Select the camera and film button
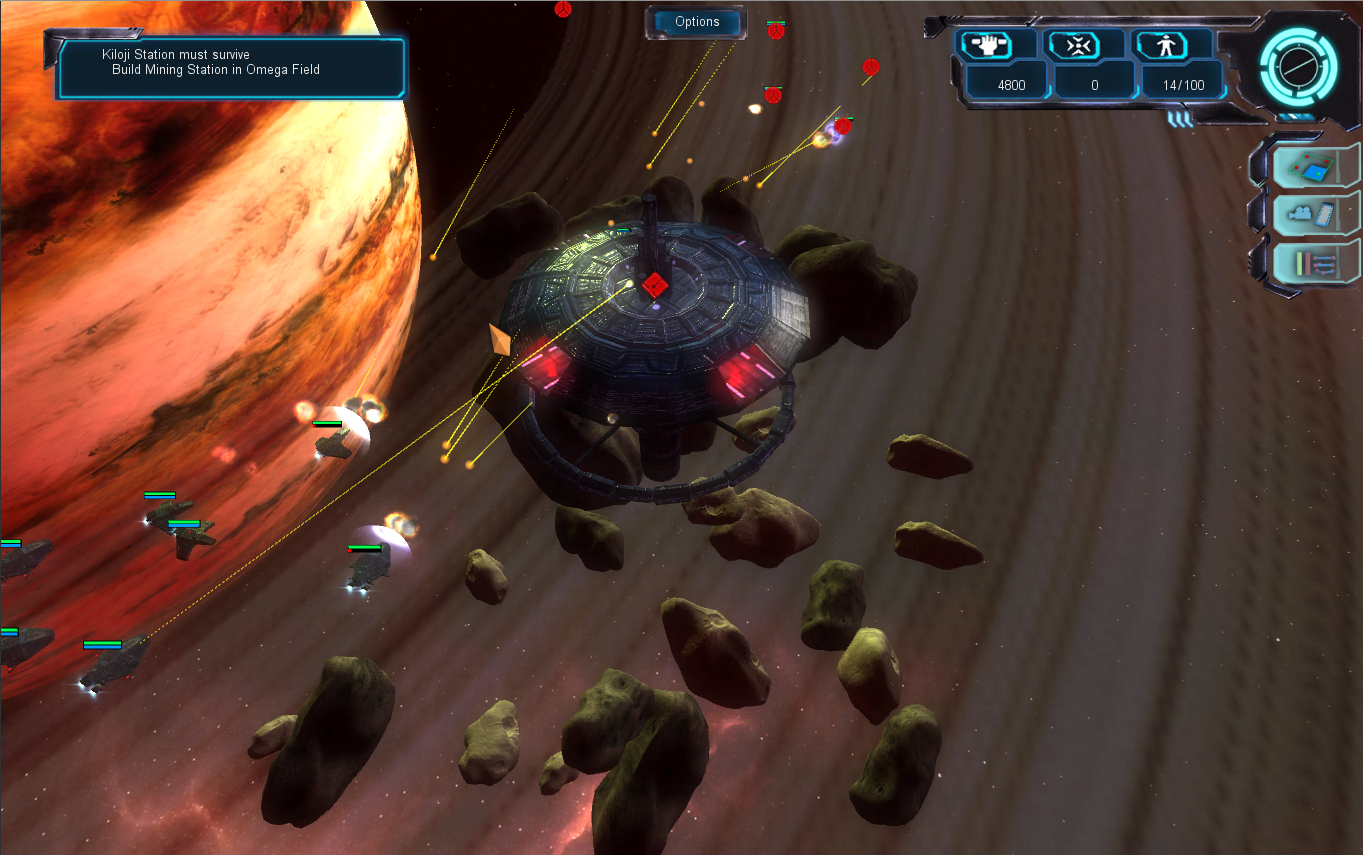 pos(1312,214)
